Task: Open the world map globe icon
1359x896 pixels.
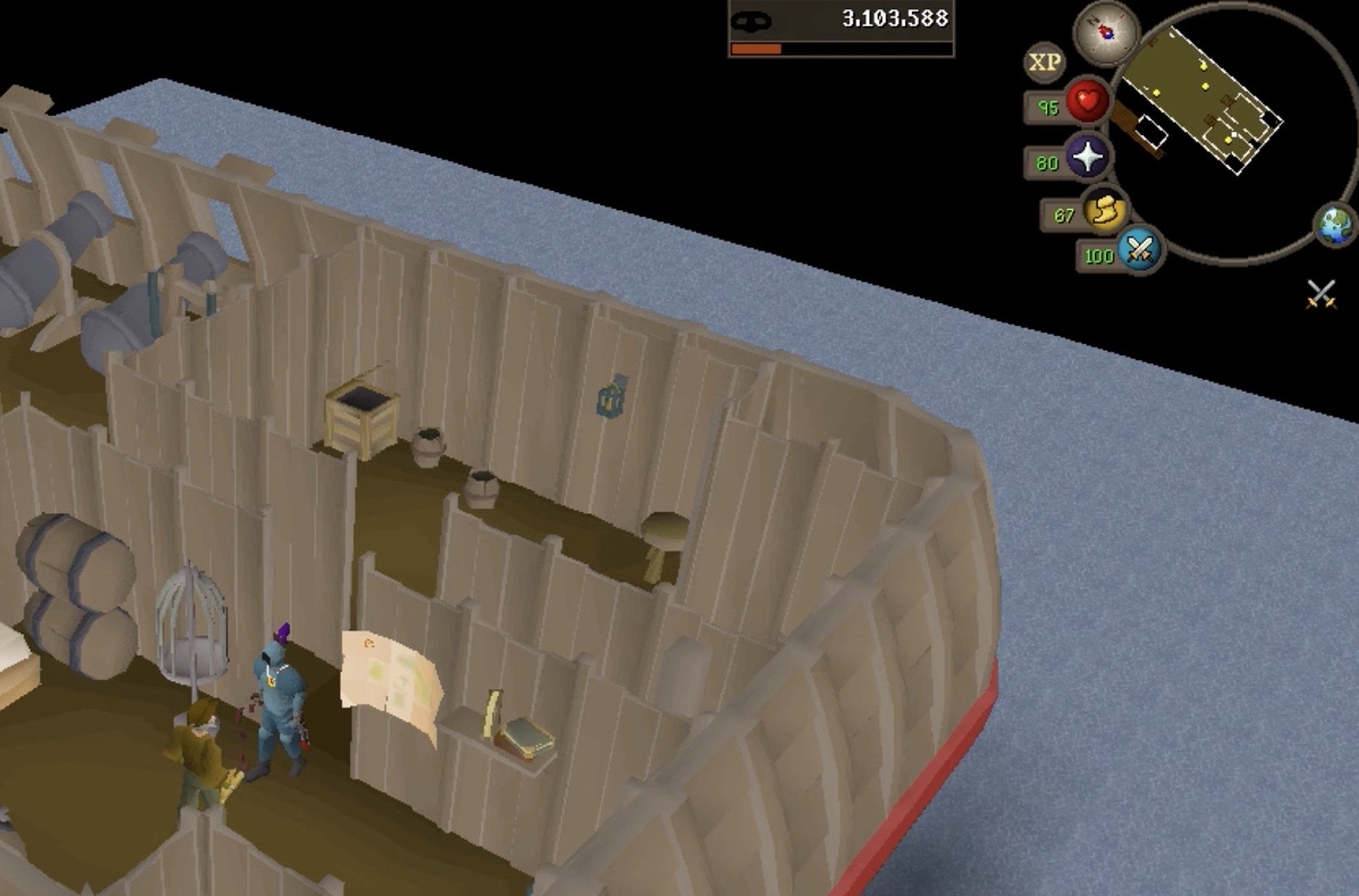Action: click(1334, 225)
